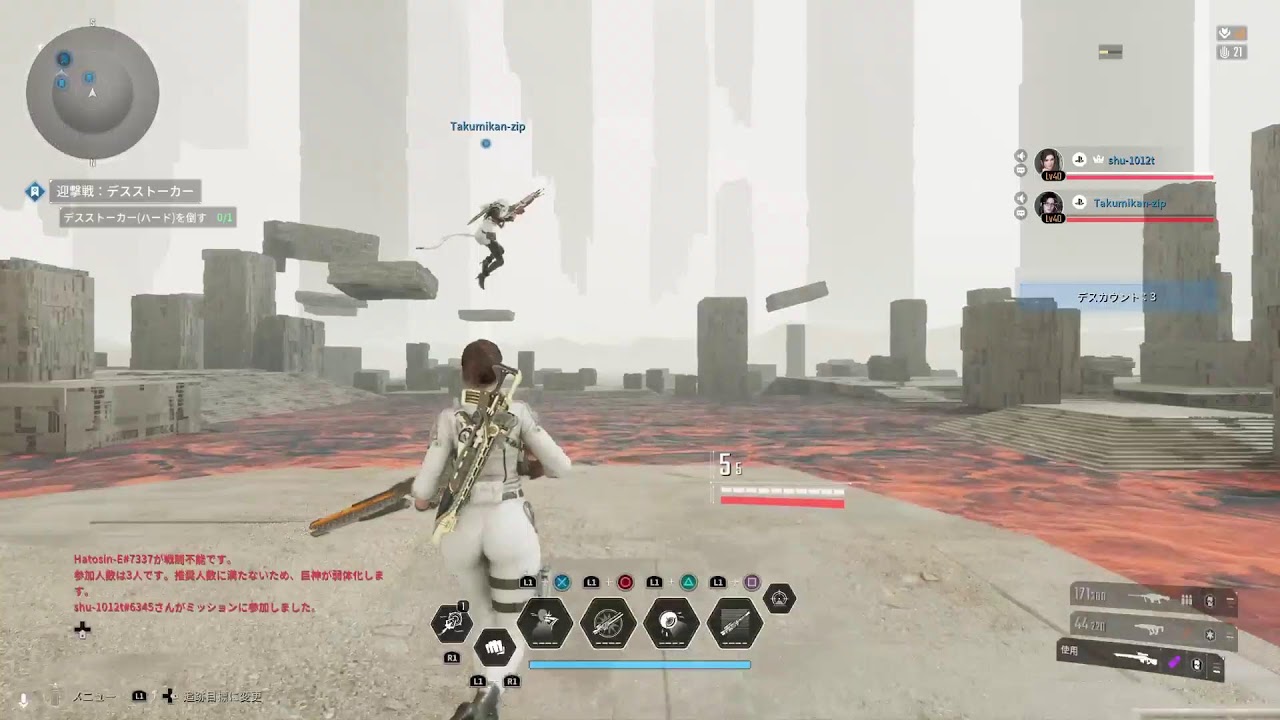Use the fist melee attack icon
1280x720 pixels.
click(494, 646)
